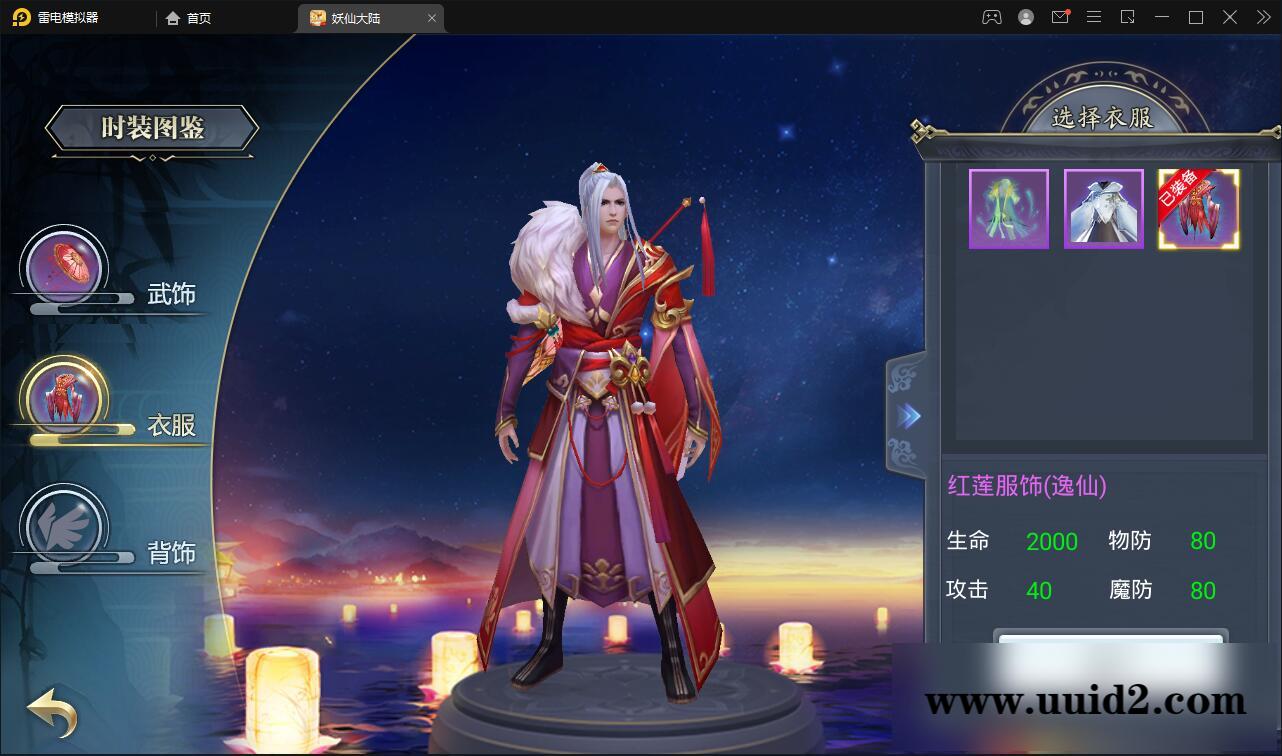The image size is (1282, 756).
Task: Select the white costume thumbnail
Action: point(1103,208)
